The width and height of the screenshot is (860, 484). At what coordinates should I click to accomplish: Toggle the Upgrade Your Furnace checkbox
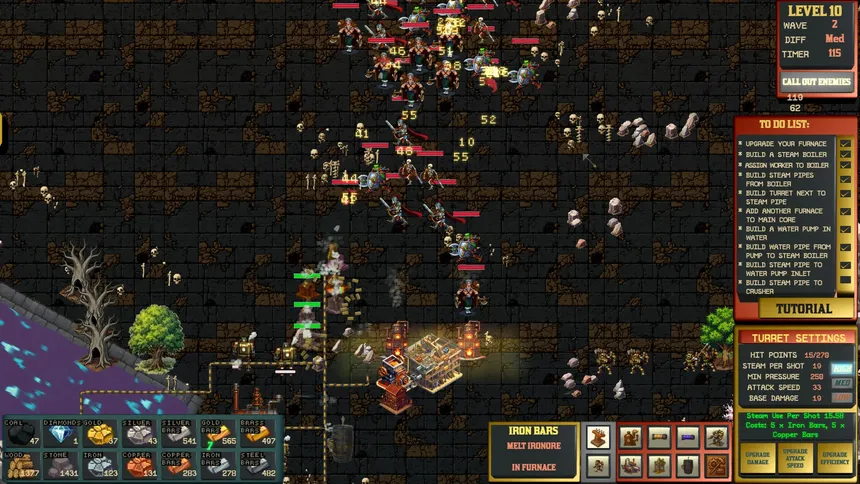click(846, 144)
